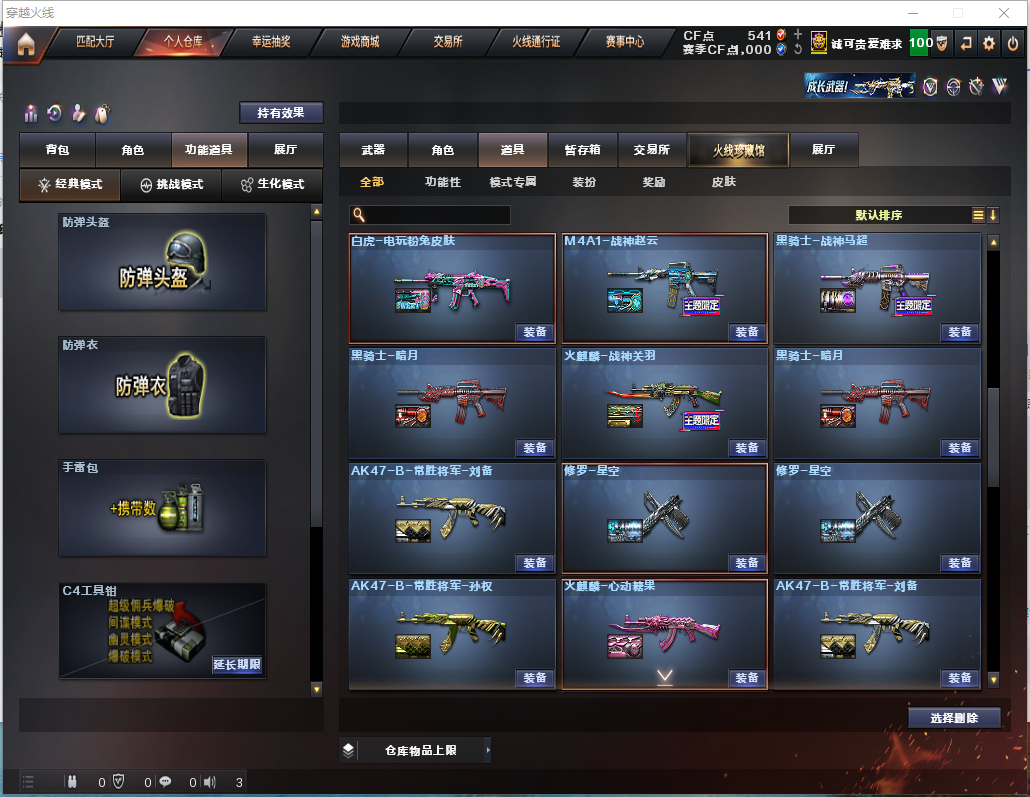Equip the 白虎-电玩粉兔皮肤 skin
1030x797 pixels.
(535, 332)
